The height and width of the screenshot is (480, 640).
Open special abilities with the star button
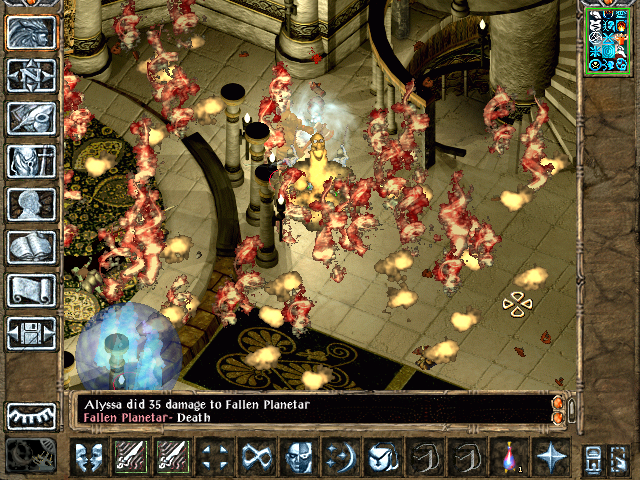(551, 457)
